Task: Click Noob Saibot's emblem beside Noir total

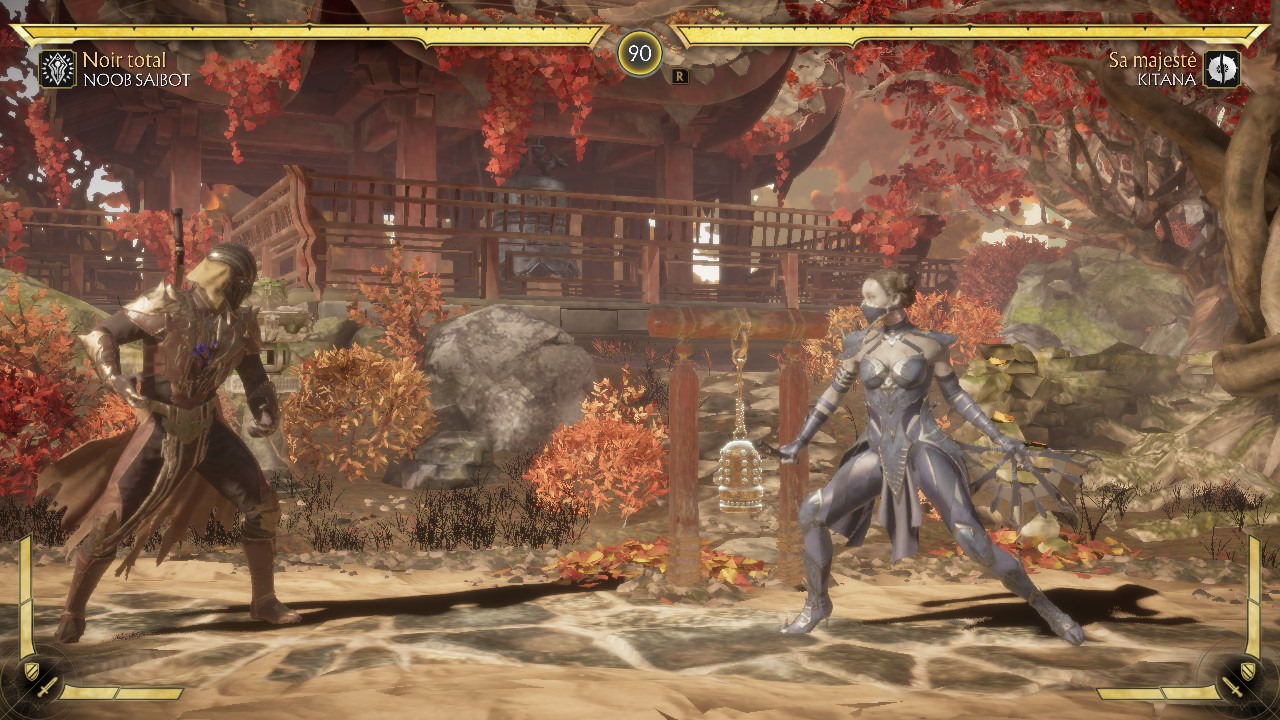Action: tap(58, 69)
